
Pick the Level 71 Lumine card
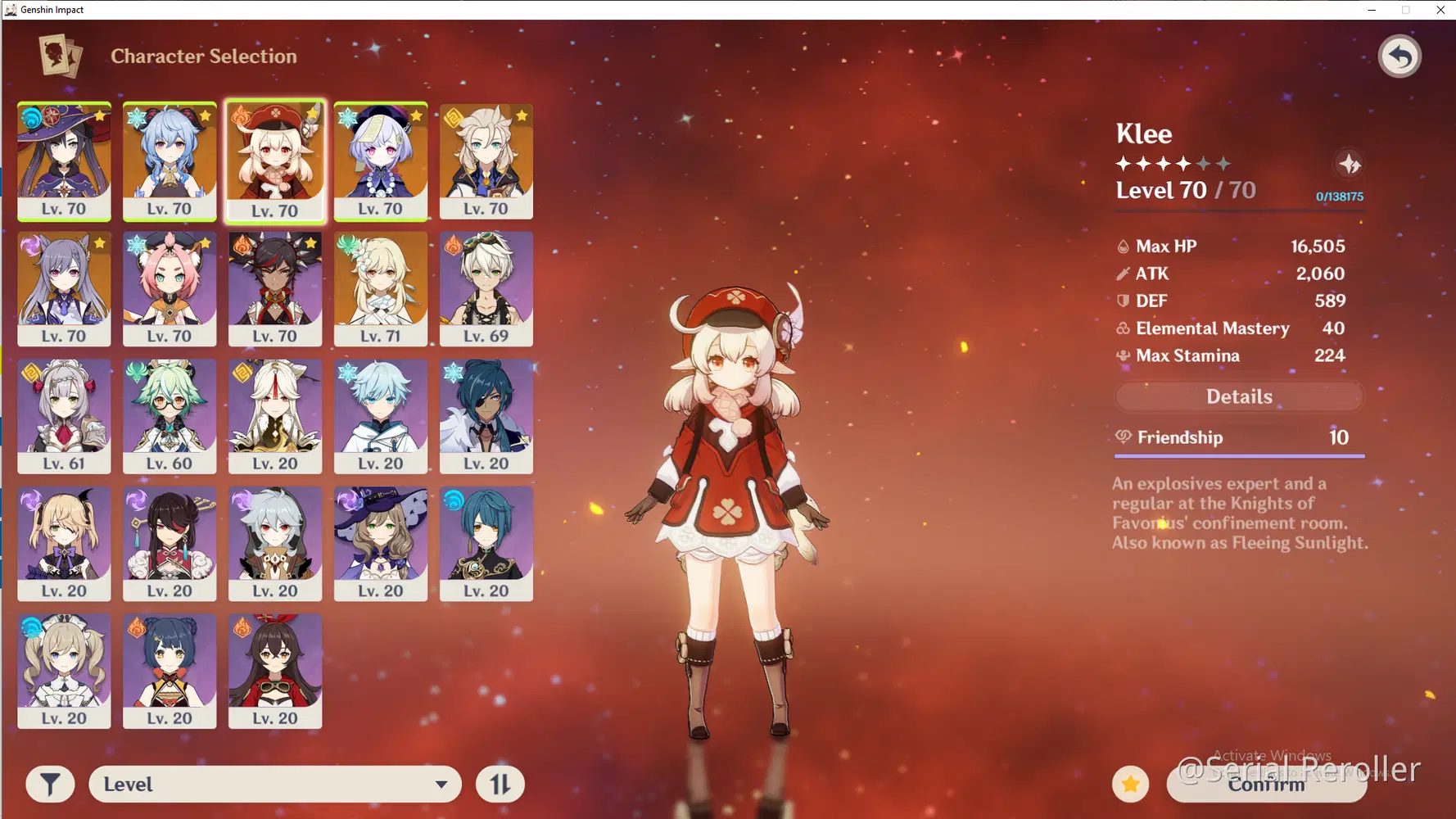[381, 288]
